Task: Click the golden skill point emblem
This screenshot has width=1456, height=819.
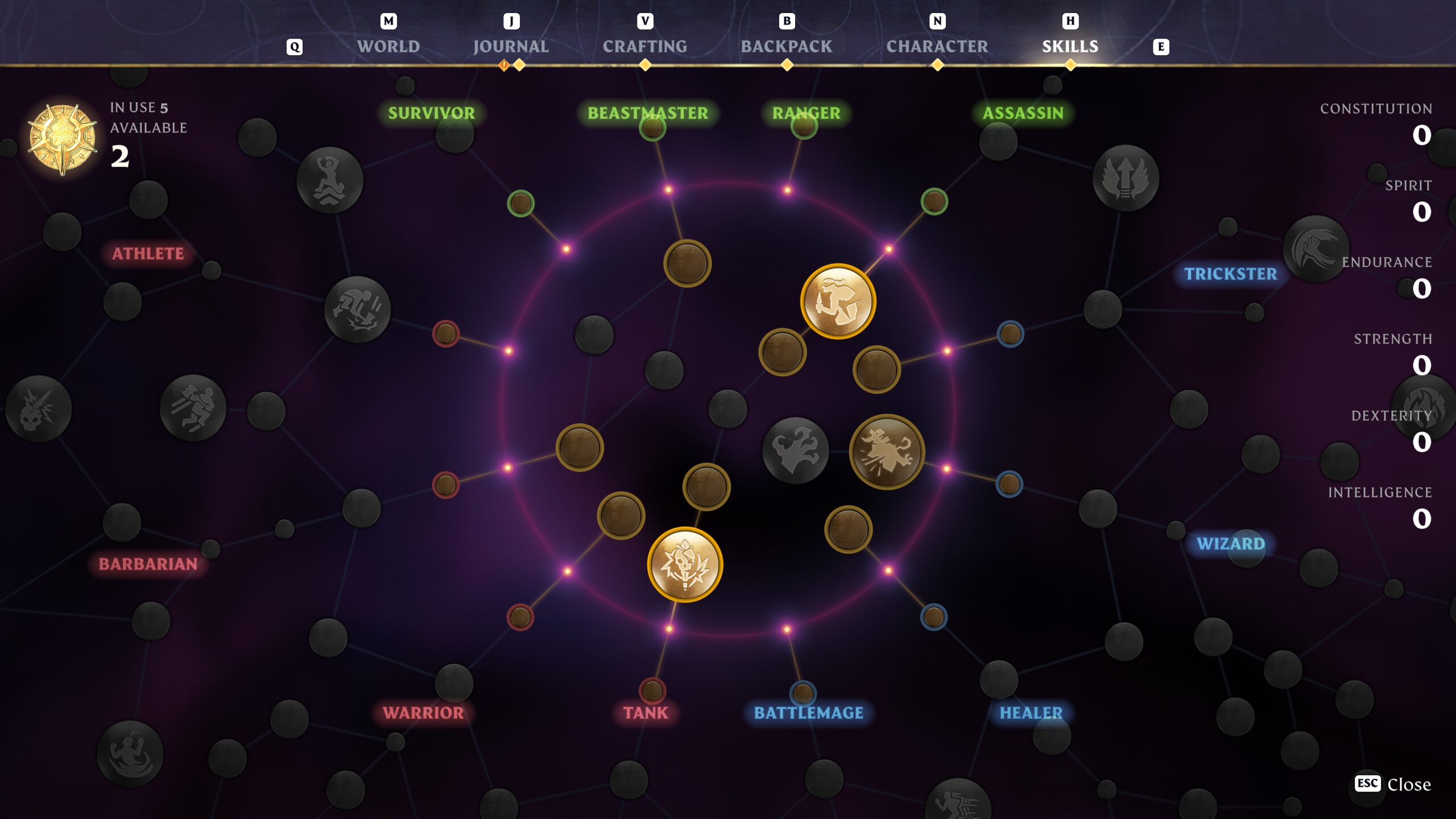Action: click(63, 139)
